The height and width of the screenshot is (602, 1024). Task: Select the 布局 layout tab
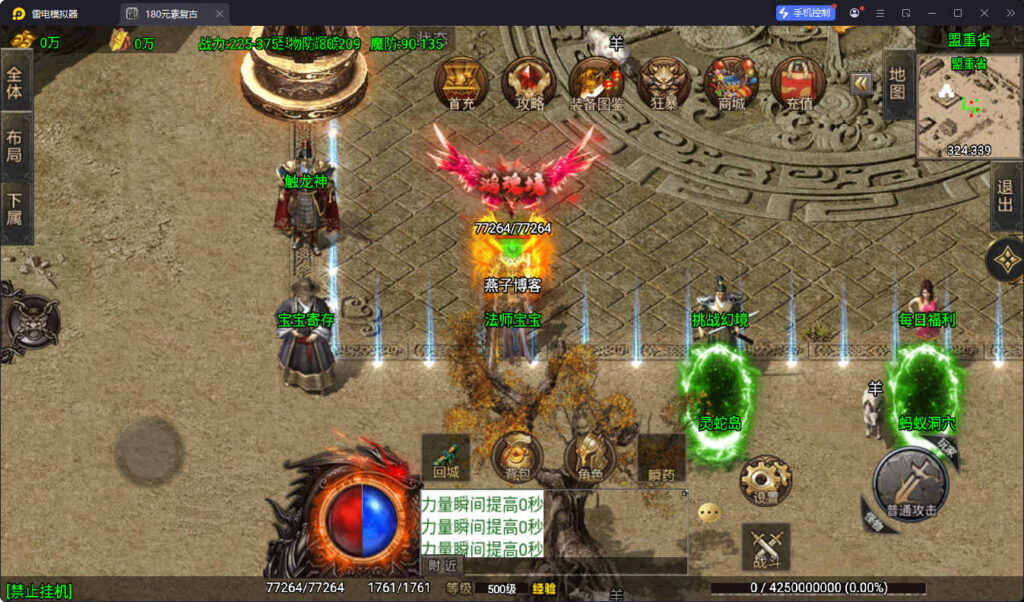15,147
